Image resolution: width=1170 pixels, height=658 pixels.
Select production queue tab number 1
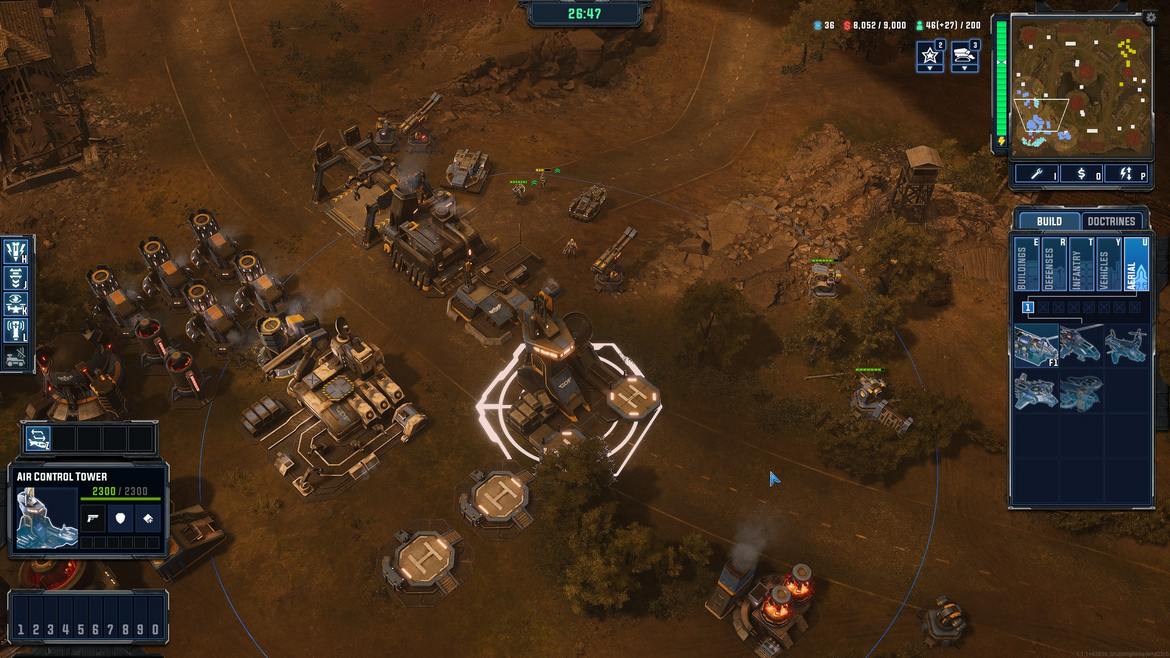(x=1027, y=307)
